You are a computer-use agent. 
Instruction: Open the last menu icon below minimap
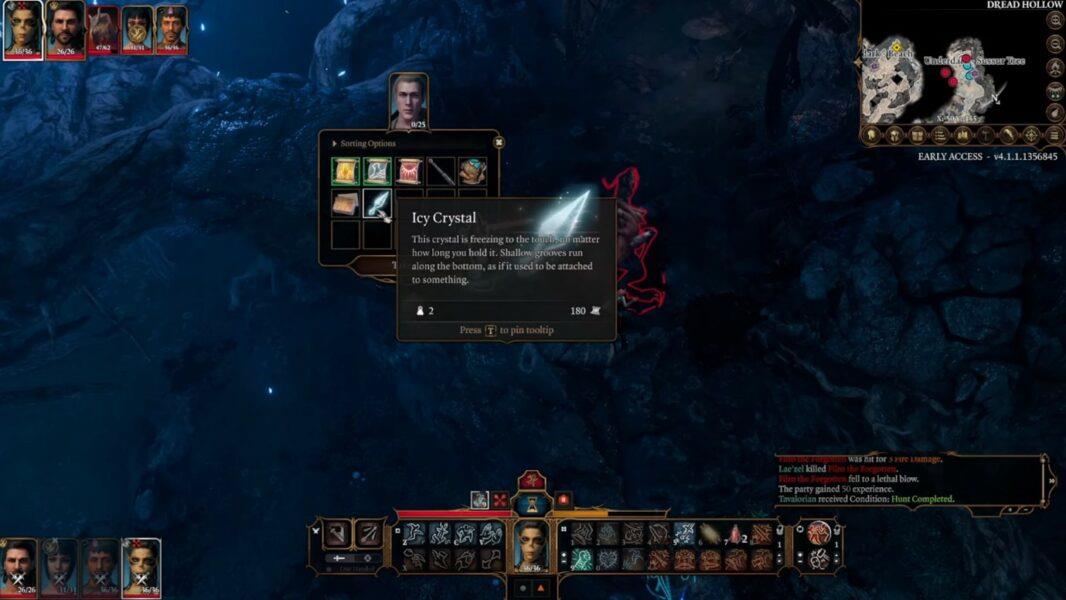tap(1053, 135)
